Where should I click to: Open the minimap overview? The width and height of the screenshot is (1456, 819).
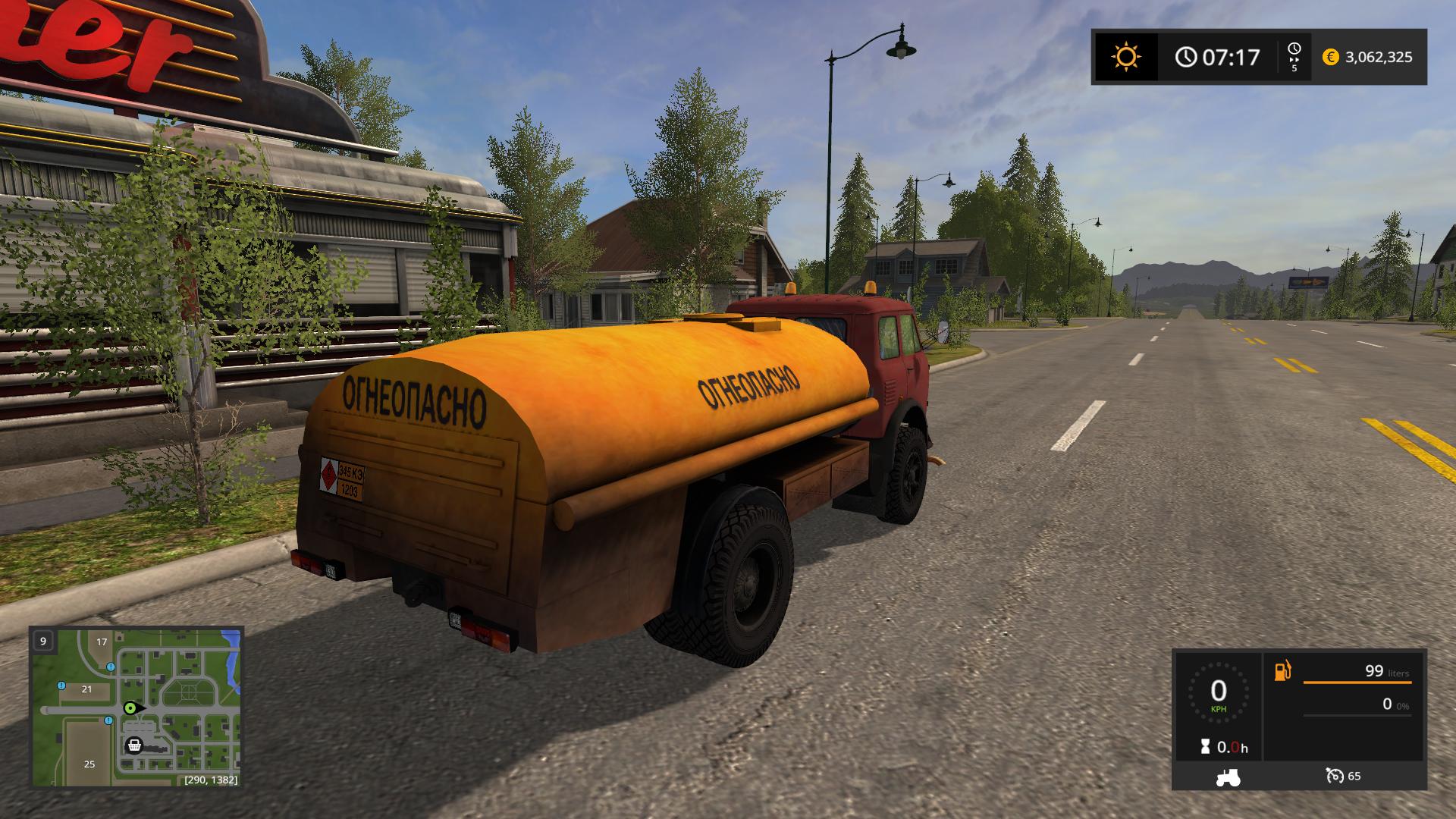pyautogui.click(x=136, y=707)
